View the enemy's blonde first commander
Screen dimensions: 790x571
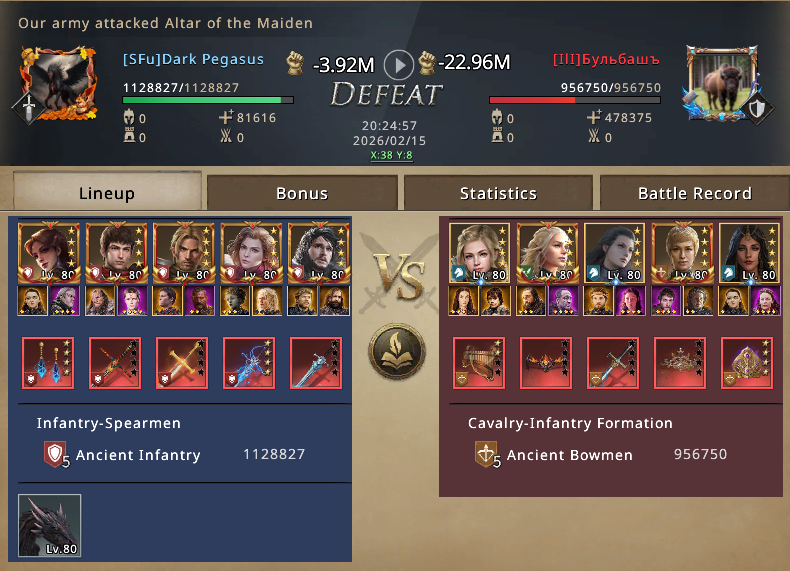479,253
